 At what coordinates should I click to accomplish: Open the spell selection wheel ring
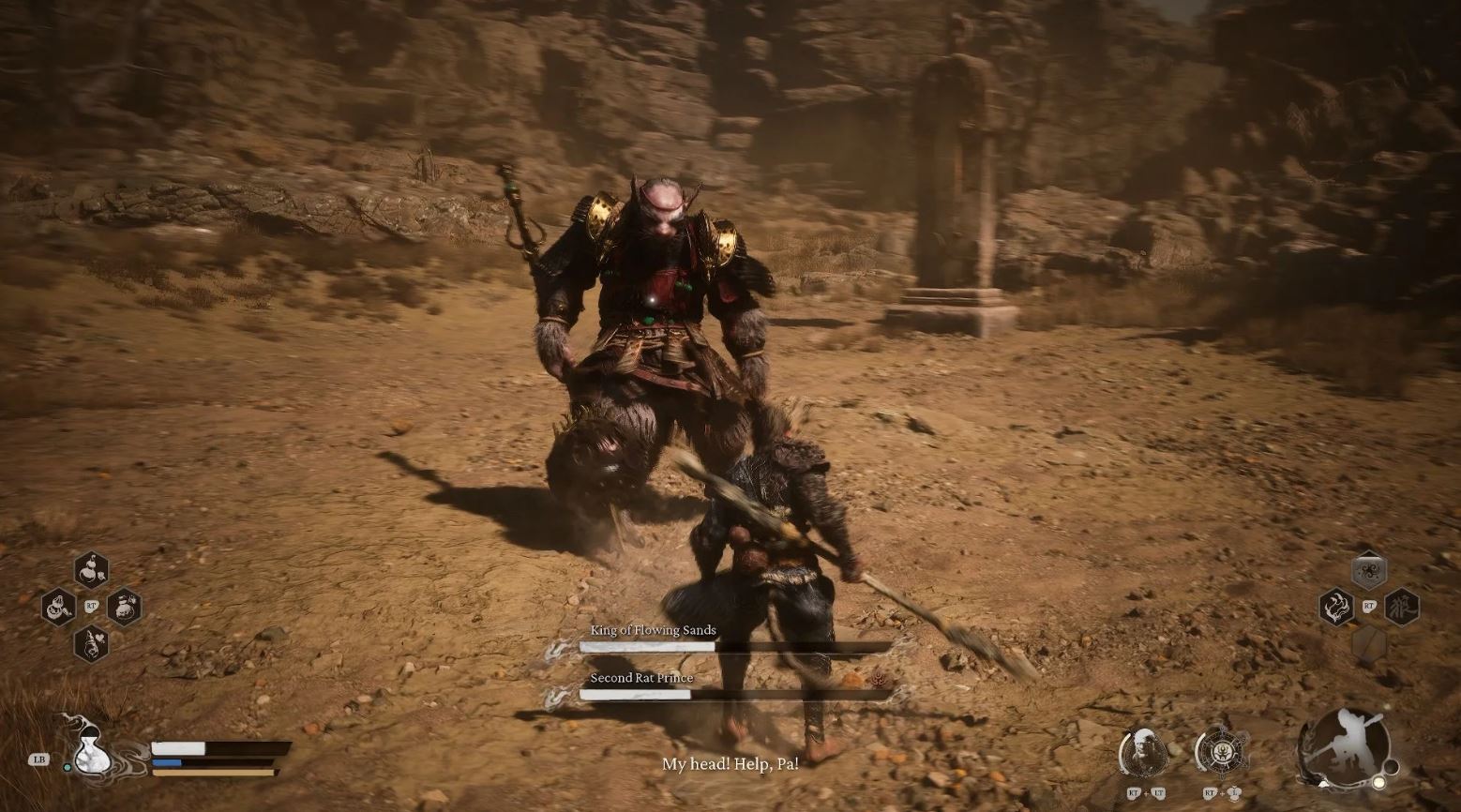pos(1223,751)
